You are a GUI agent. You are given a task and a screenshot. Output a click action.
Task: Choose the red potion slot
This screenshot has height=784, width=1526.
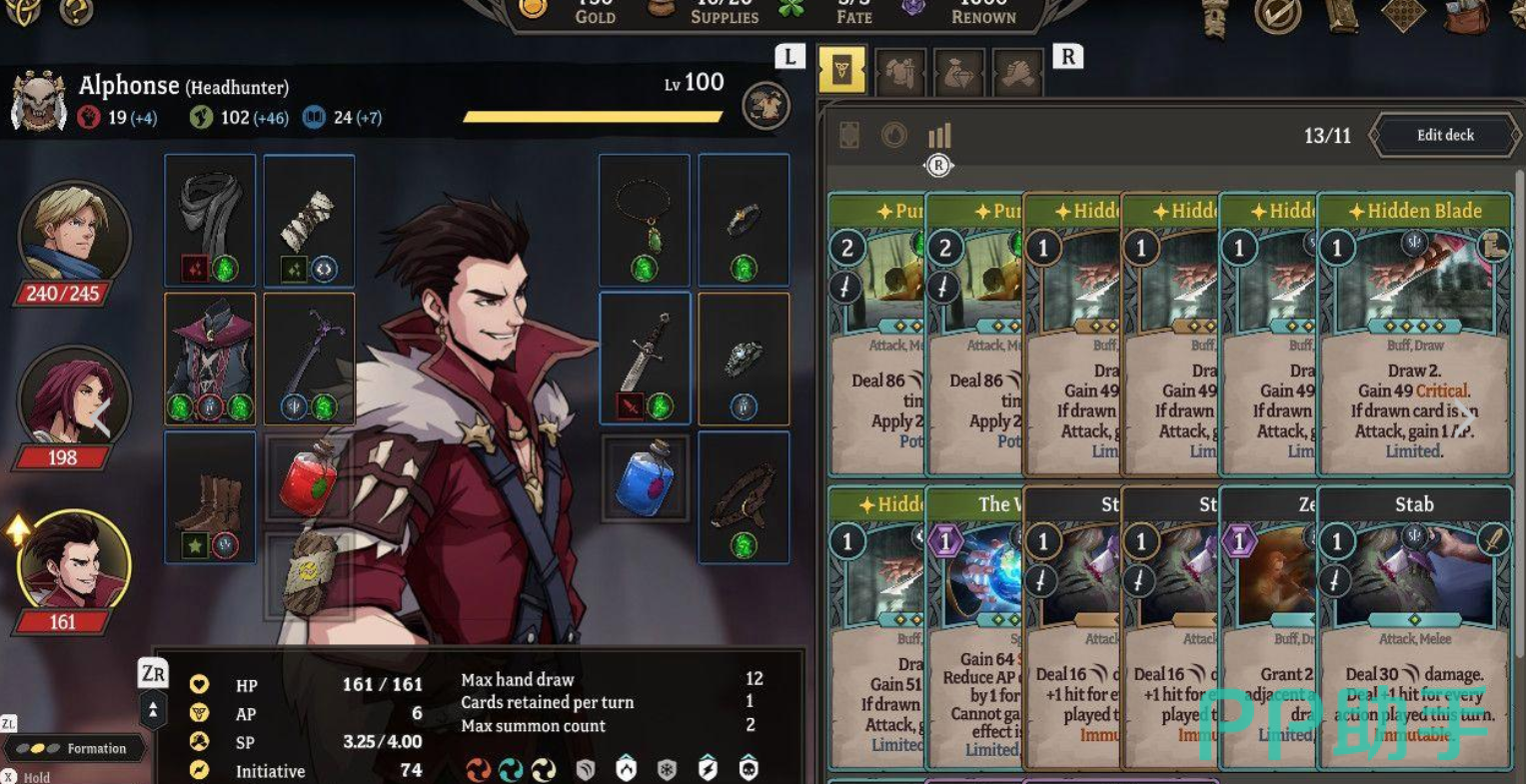click(309, 477)
